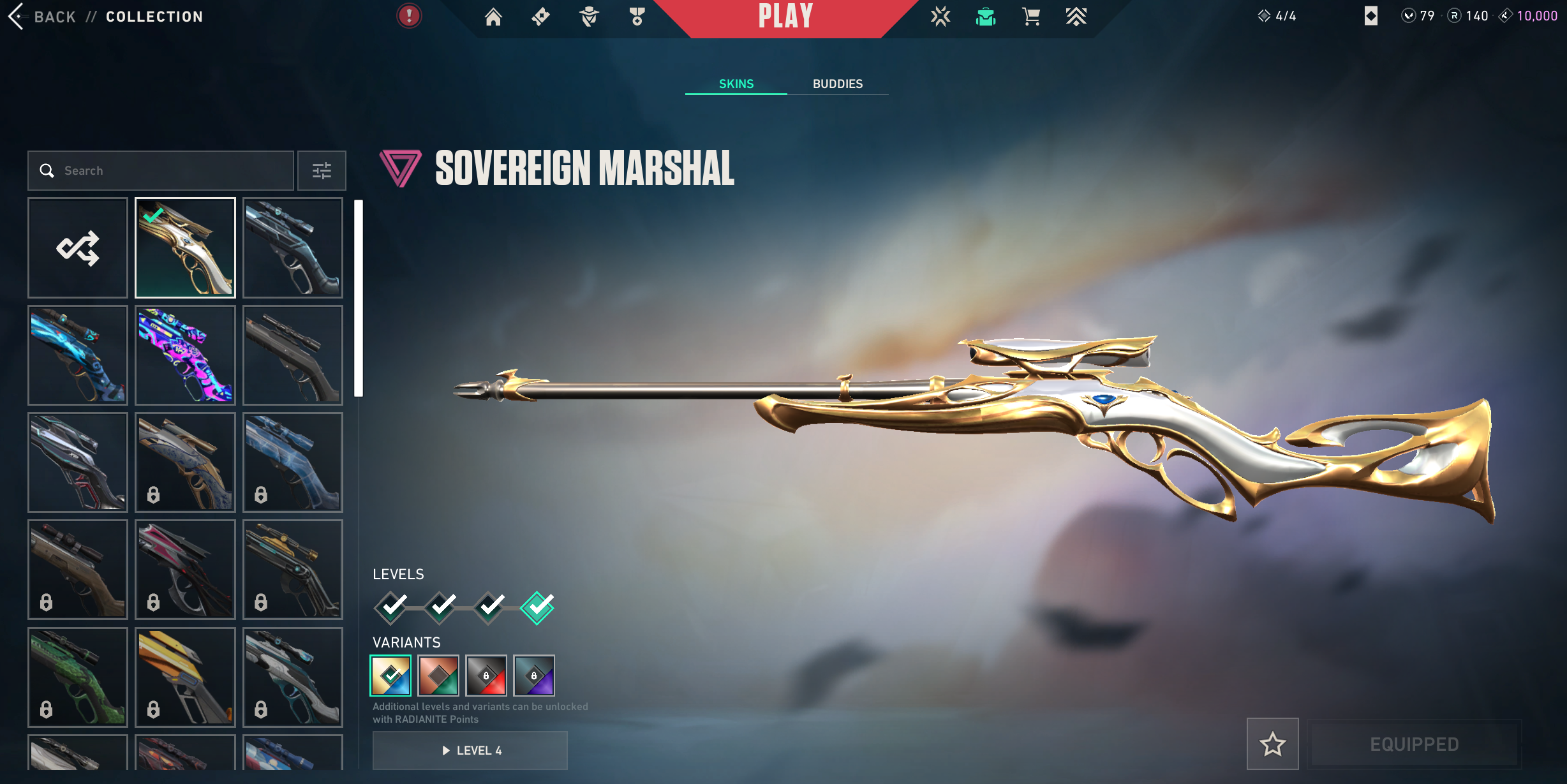Screen dimensions: 1567x784
Task: Click the red PLAY button
Action: (785, 17)
